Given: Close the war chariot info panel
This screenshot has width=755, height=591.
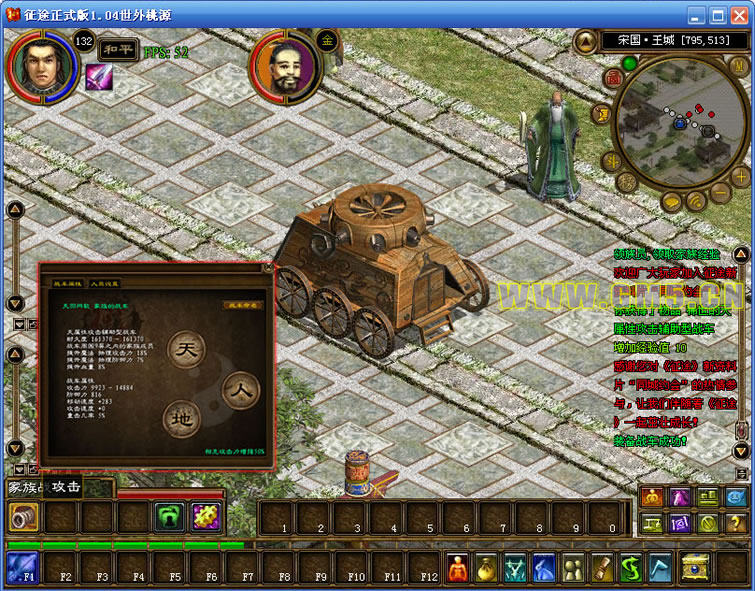Looking at the screenshot, I should click(267, 268).
